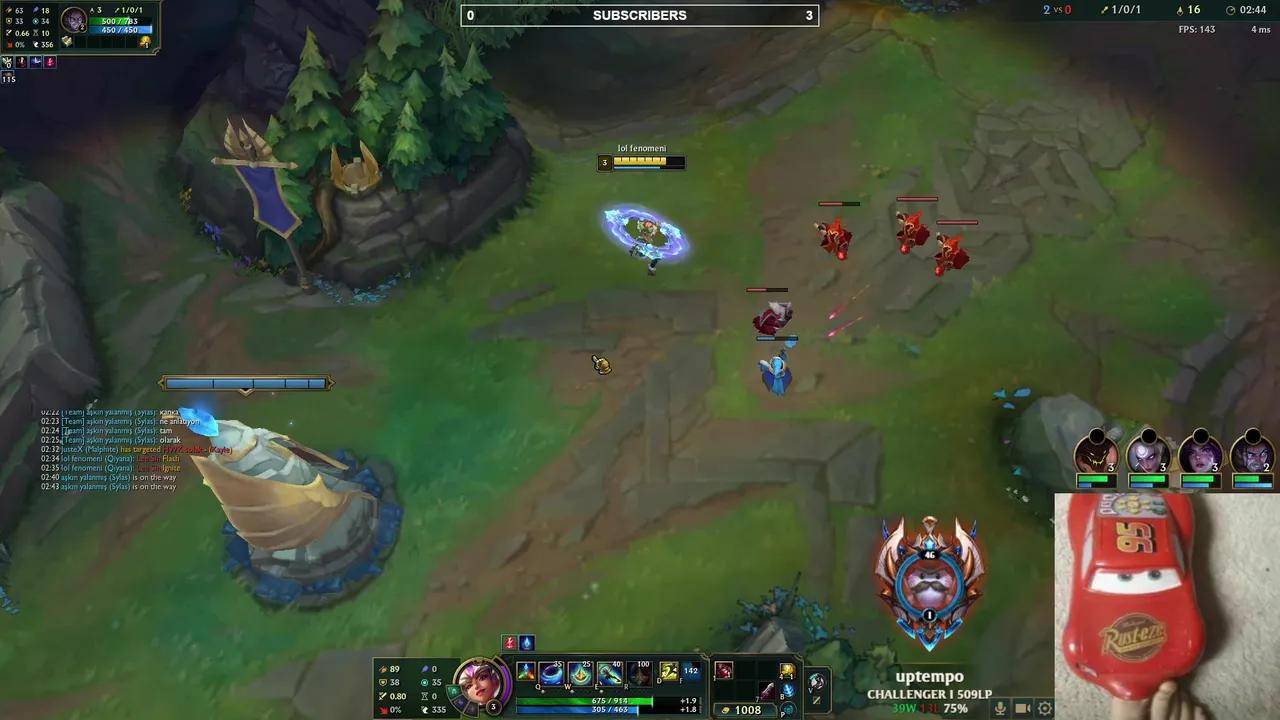
Task: Click the Ignite buff icon above the HUD
Action: tap(508, 641)
